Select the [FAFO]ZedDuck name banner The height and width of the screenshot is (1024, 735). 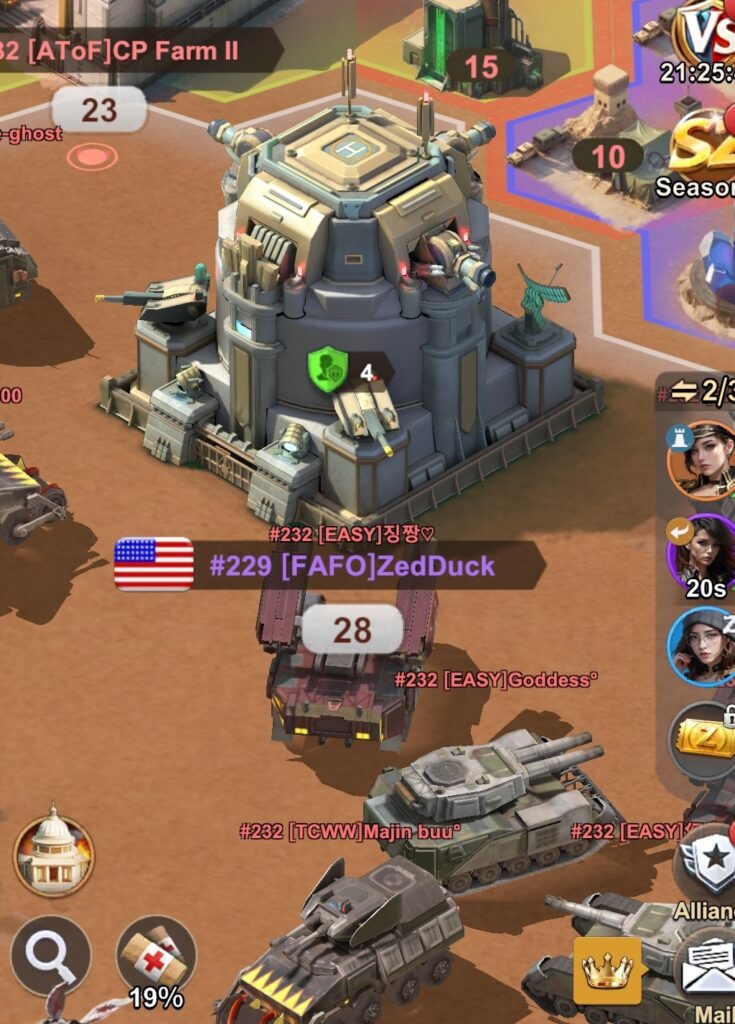point(351,566)
